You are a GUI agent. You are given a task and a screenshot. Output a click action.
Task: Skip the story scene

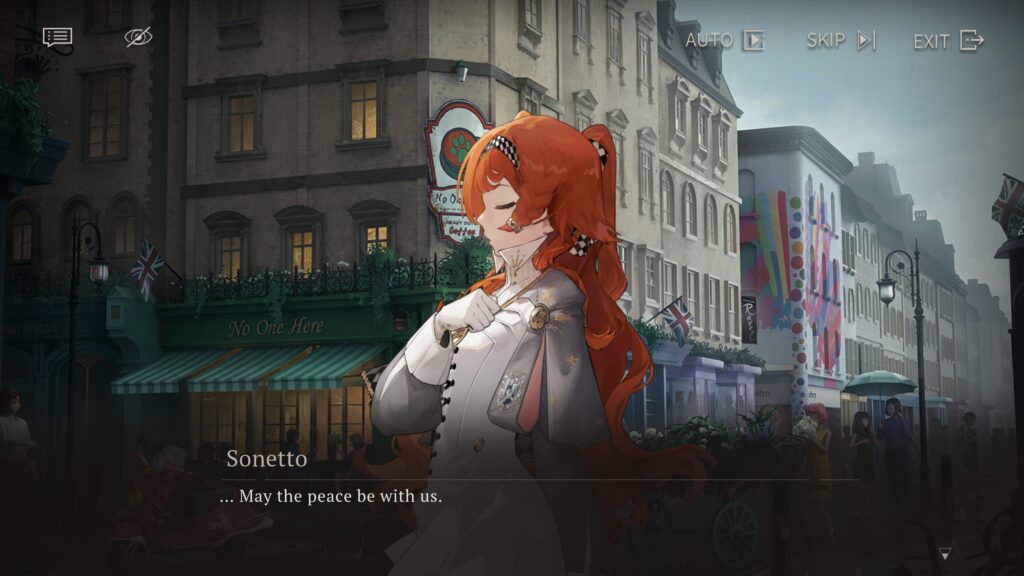[841, 40]
